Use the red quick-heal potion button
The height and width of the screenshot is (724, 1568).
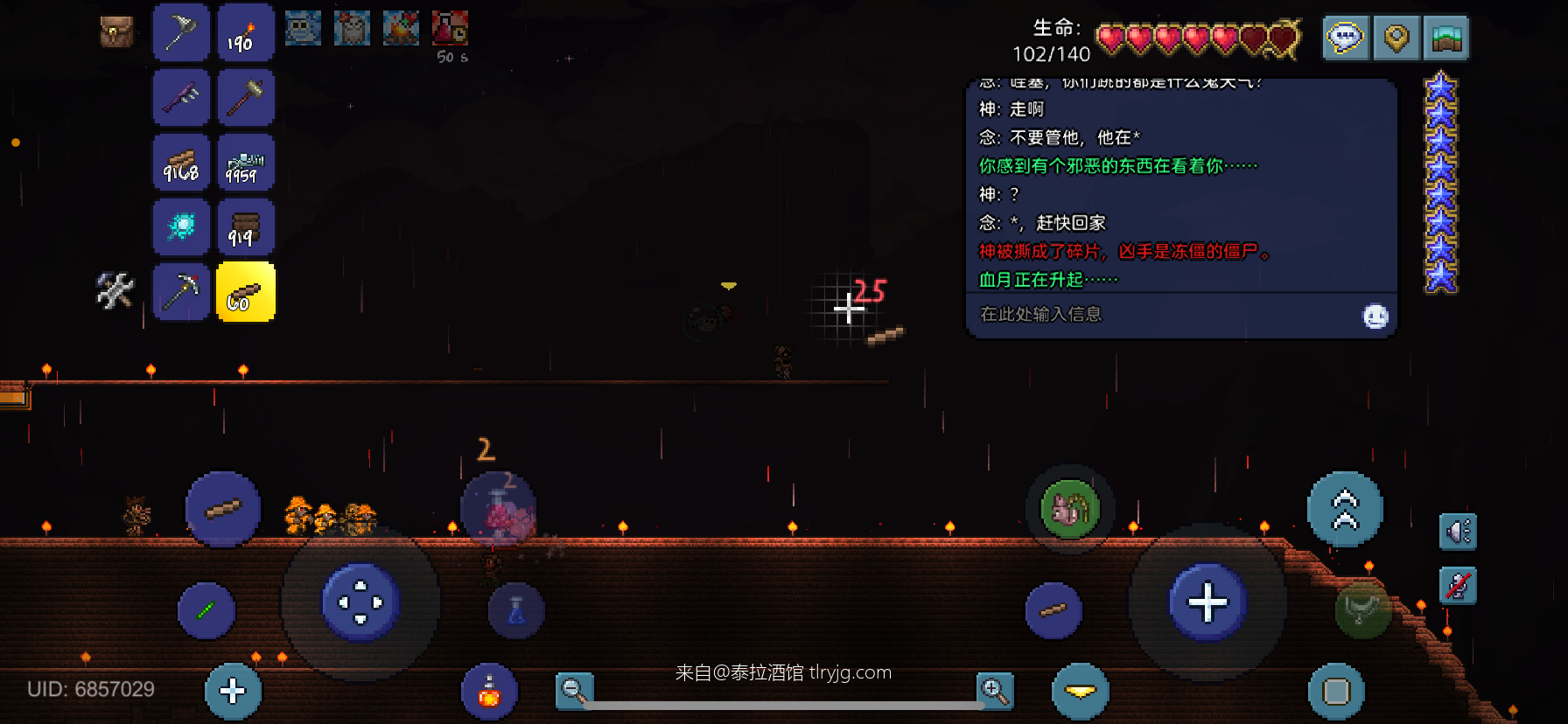tap(488, 691)
